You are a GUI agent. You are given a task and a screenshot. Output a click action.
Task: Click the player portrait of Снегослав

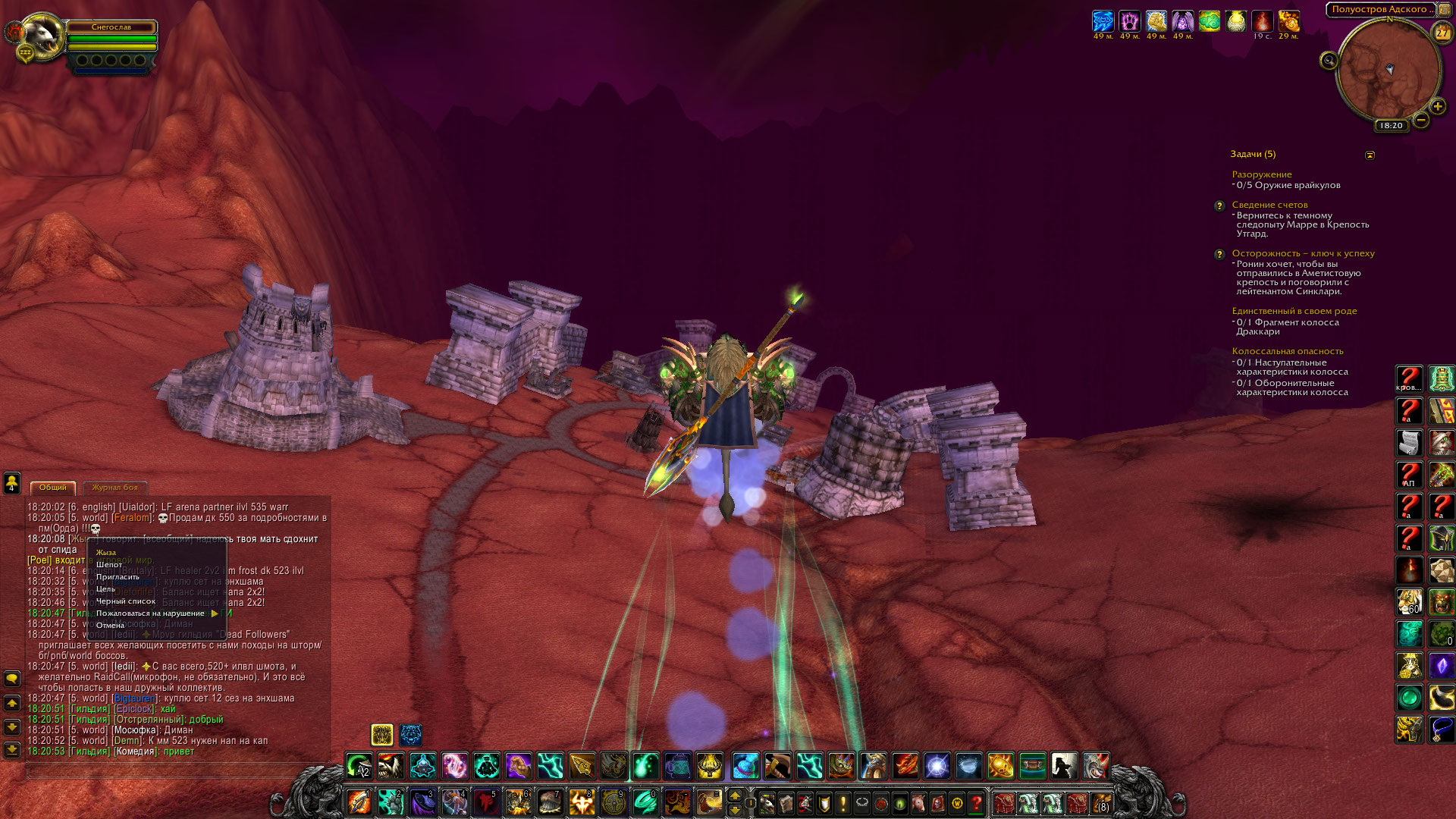[42, 35]
